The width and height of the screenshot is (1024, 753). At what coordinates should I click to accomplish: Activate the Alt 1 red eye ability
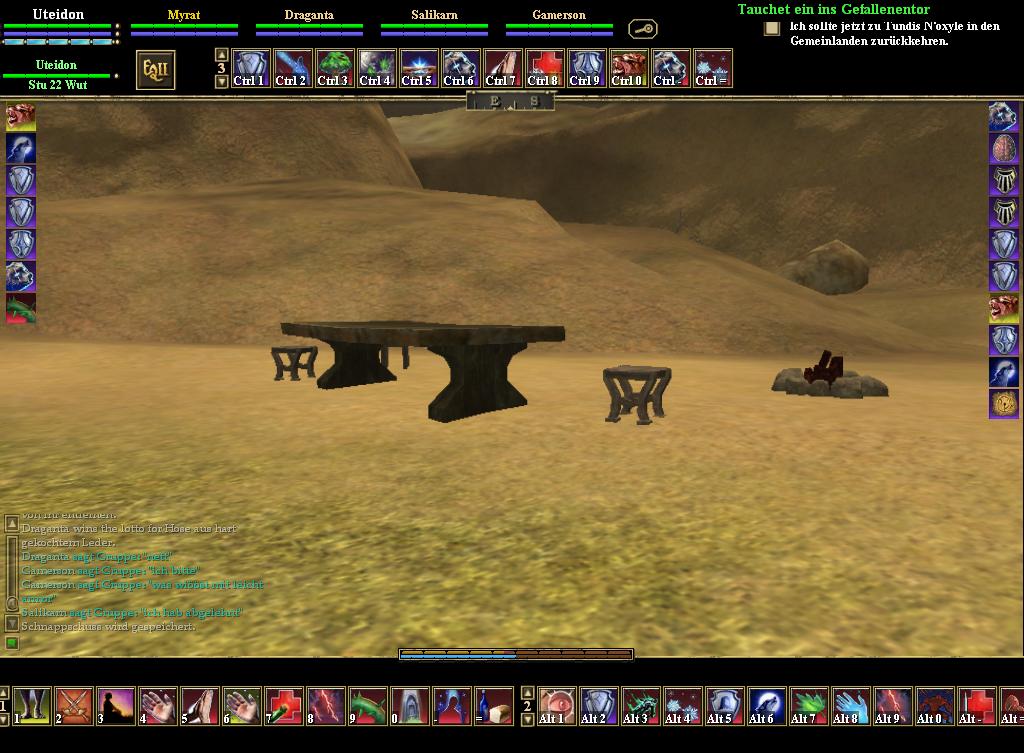pos(557,706)
